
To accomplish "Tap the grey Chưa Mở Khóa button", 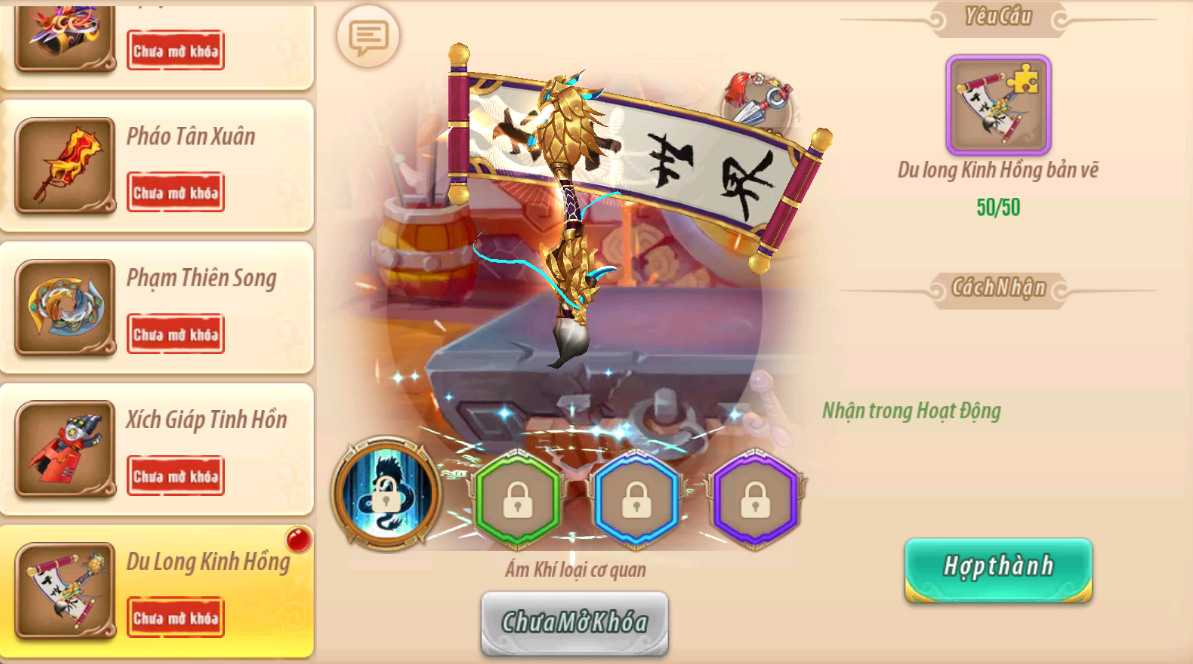I will pos(574,622).
